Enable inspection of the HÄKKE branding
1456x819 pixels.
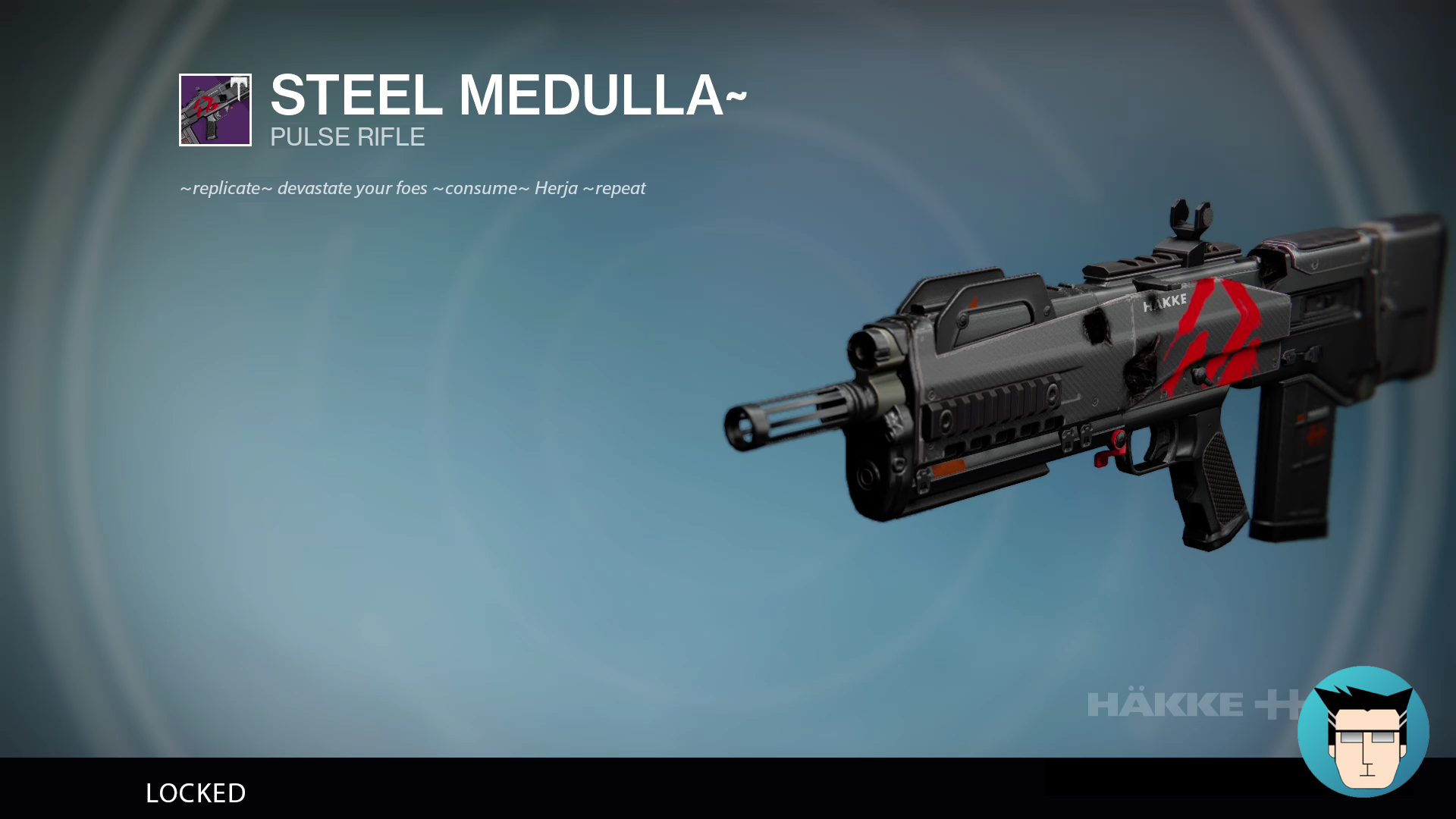click(x=1165, y=303)
